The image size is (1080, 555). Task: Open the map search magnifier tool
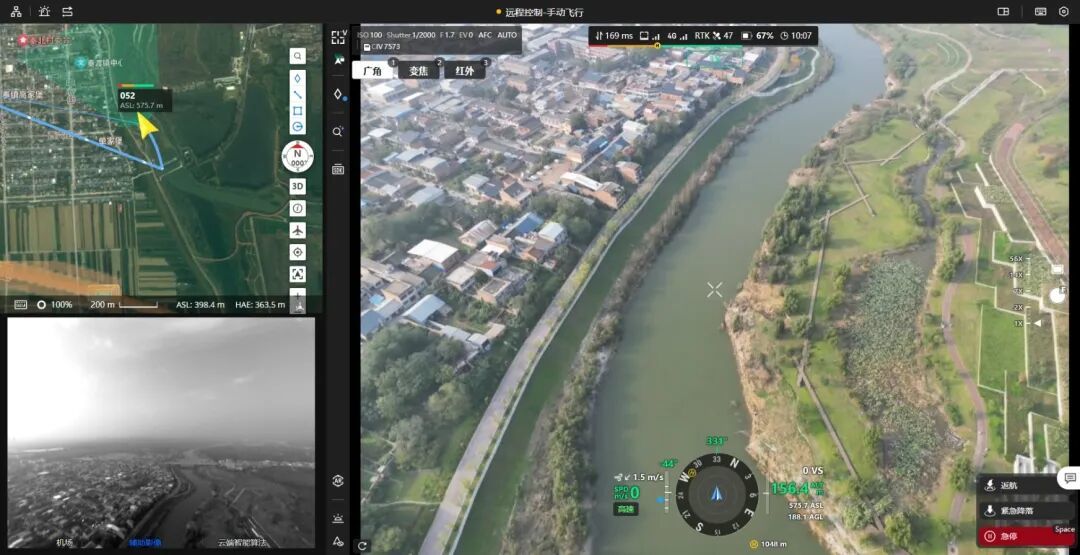pyautogui.click(x=298, y=56)
